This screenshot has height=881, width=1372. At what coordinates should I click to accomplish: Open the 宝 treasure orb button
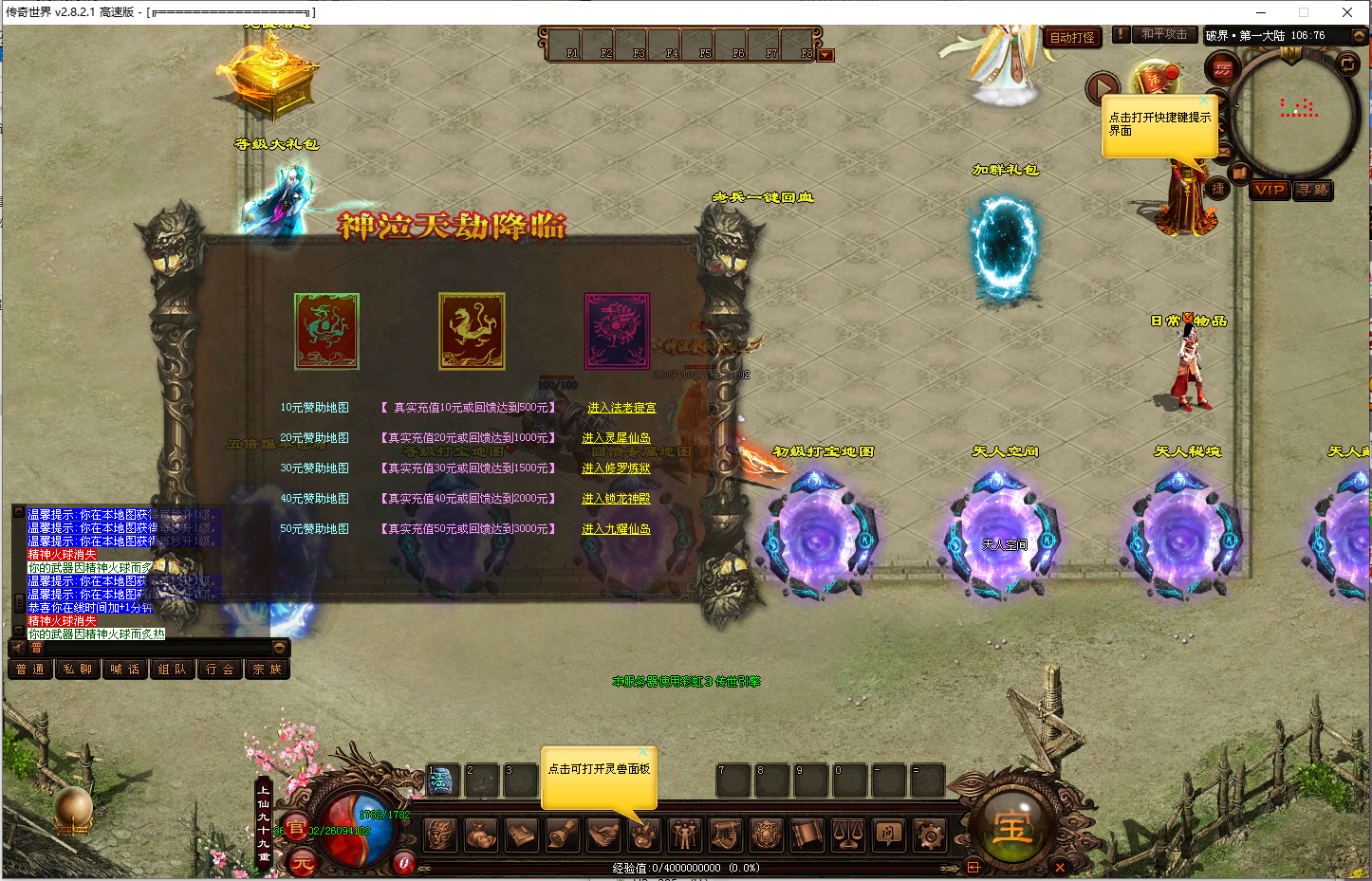[x=1011, y=829]
